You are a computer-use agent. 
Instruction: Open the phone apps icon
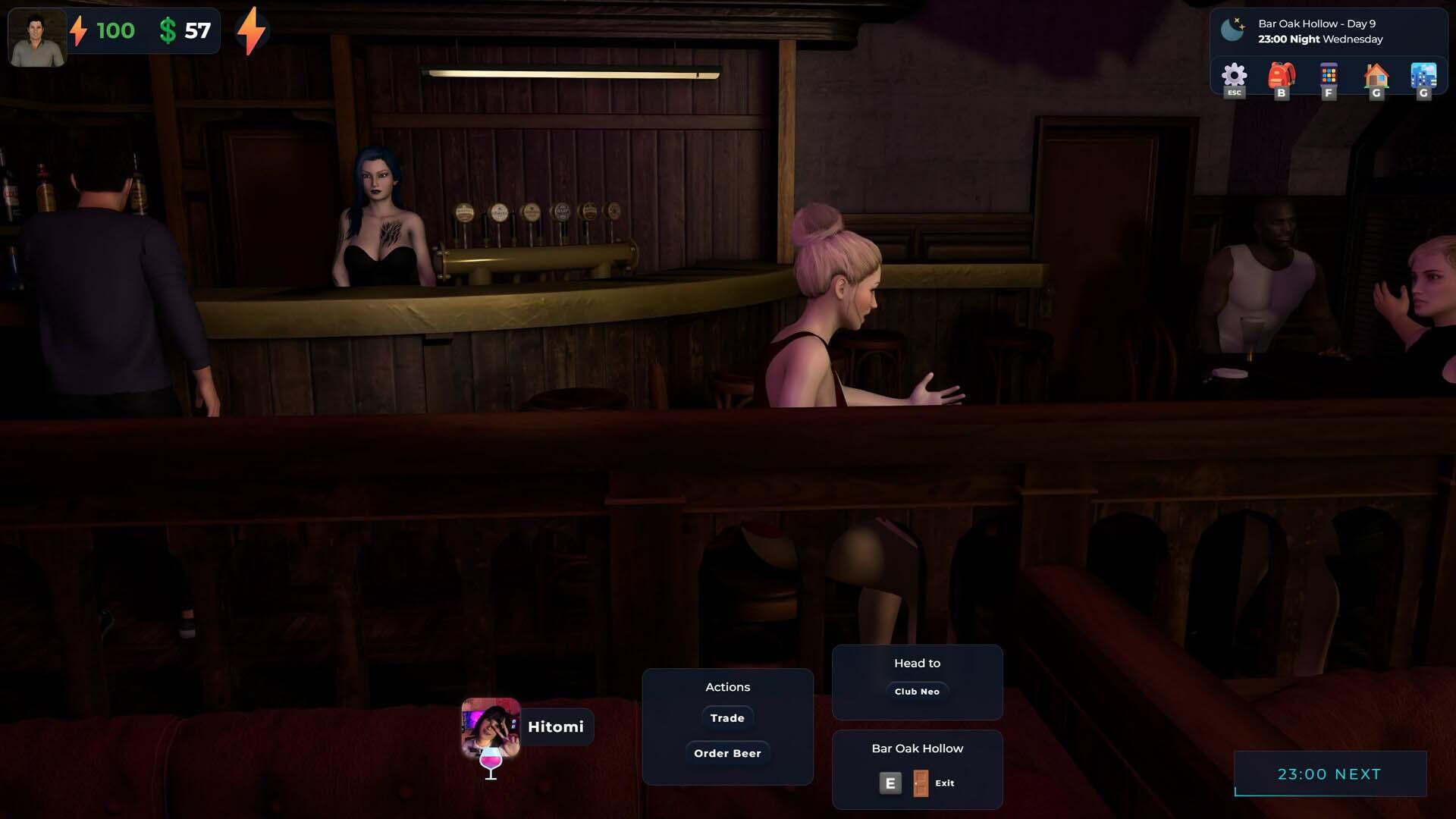tap(1328, 77)
